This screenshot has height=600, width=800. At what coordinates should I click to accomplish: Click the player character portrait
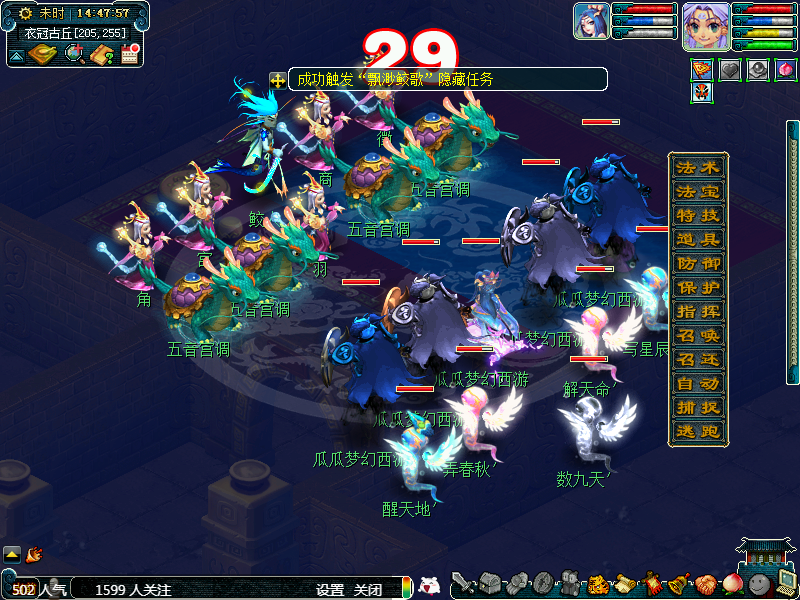pos(704,26)
